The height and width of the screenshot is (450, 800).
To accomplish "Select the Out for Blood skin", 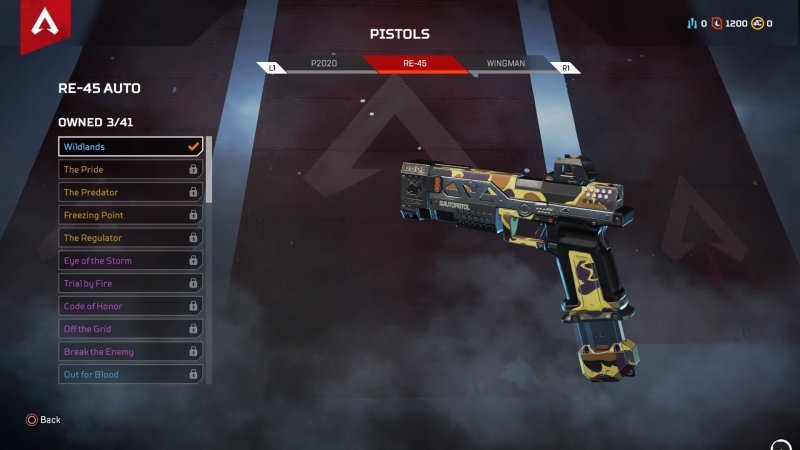I will (130, 375).
